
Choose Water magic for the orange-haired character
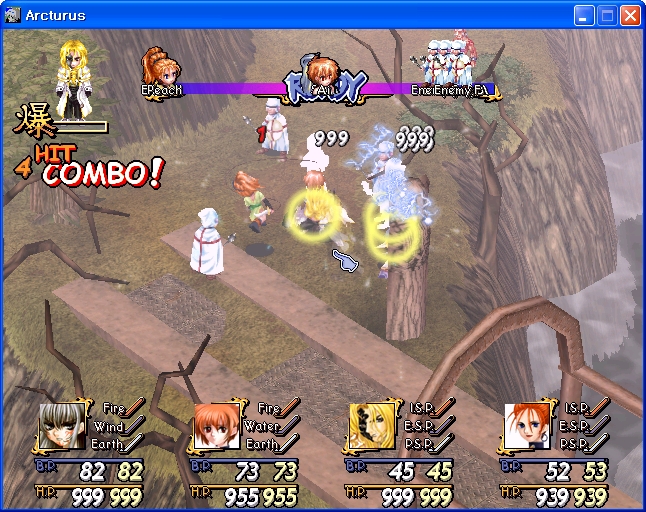[x=270, y=426]
